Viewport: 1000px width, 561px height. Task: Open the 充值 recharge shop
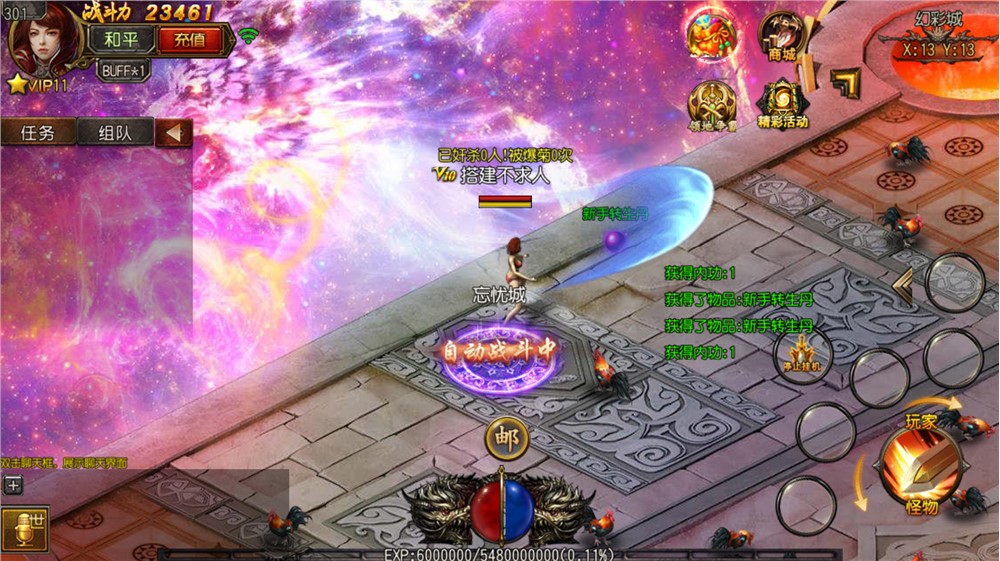[x=189, y=41]
